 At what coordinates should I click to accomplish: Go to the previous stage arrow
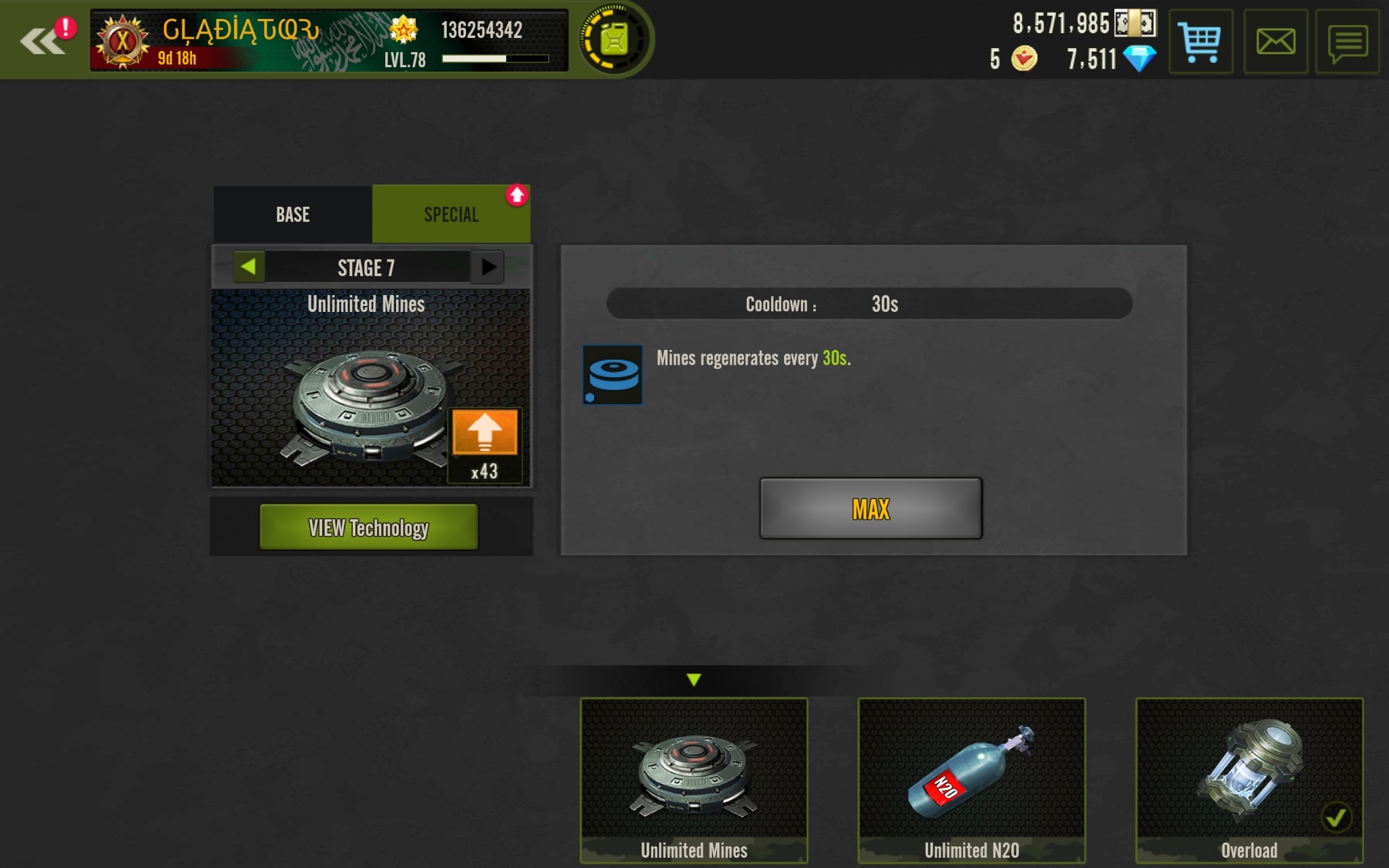click(x=249, y=267)
